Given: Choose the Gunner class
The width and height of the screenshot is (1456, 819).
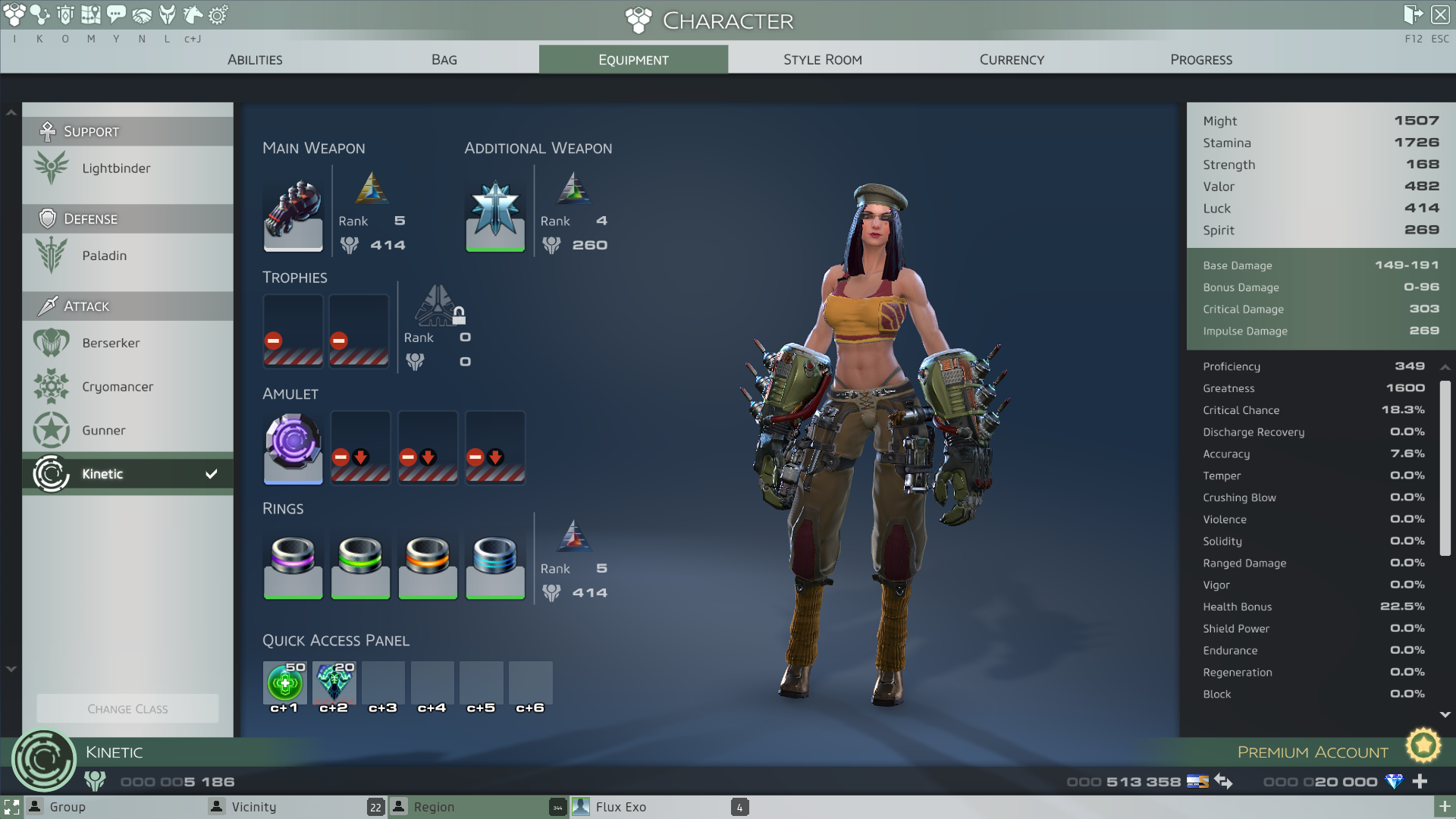Looking at the screenshot, I should [x=104, y=430].
